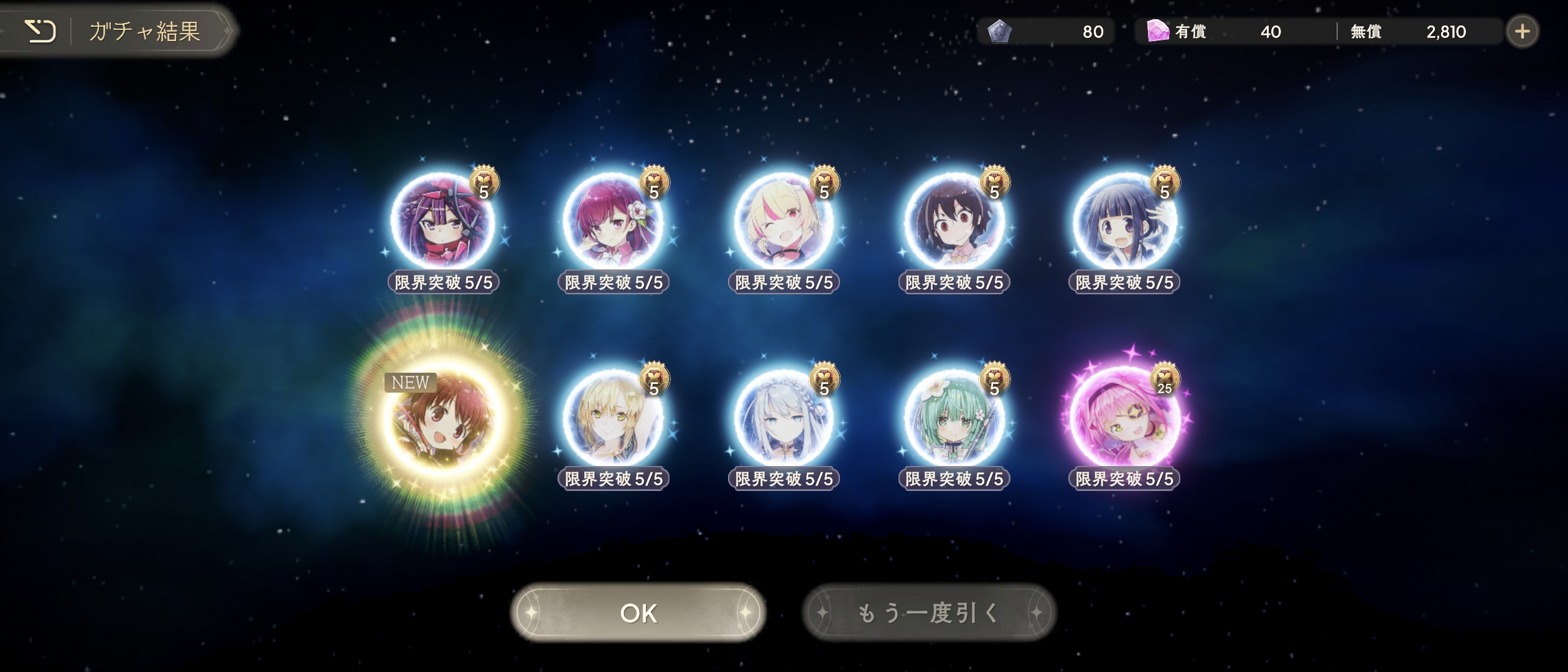View the magenta-haired character with white flower

[x=613, y=223]
